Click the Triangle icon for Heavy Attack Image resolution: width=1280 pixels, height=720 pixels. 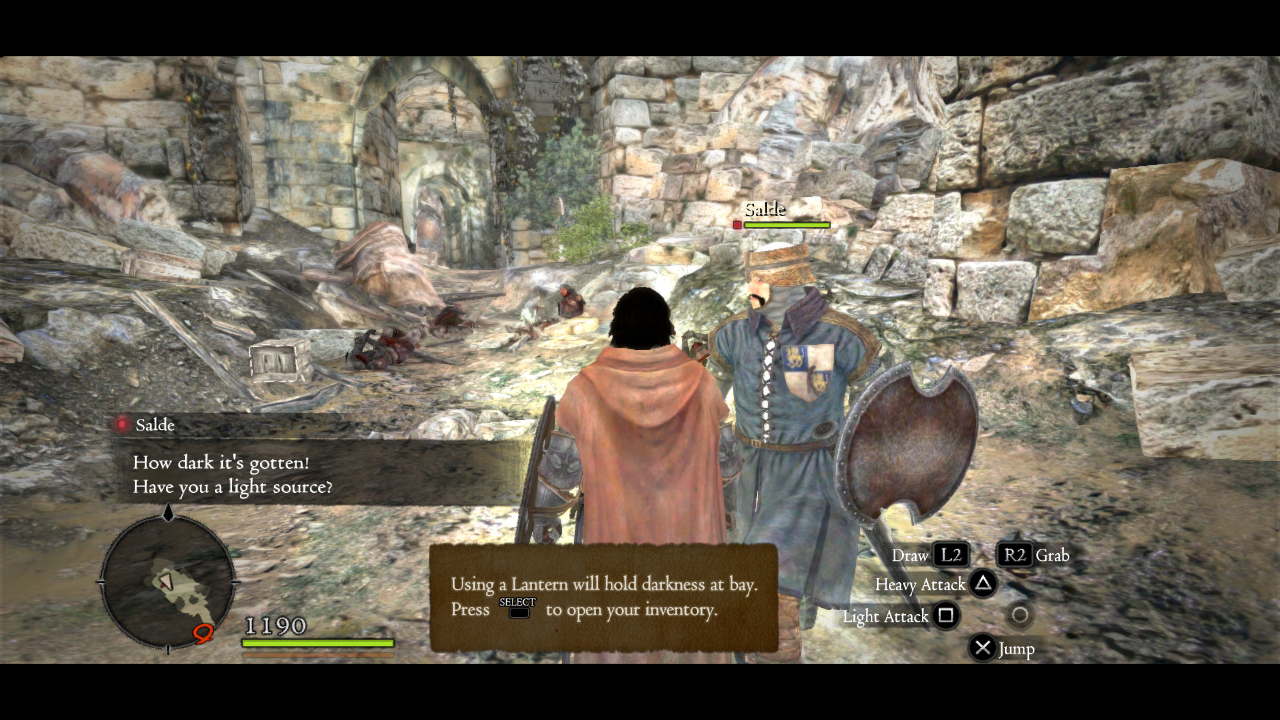coord(981,585)
